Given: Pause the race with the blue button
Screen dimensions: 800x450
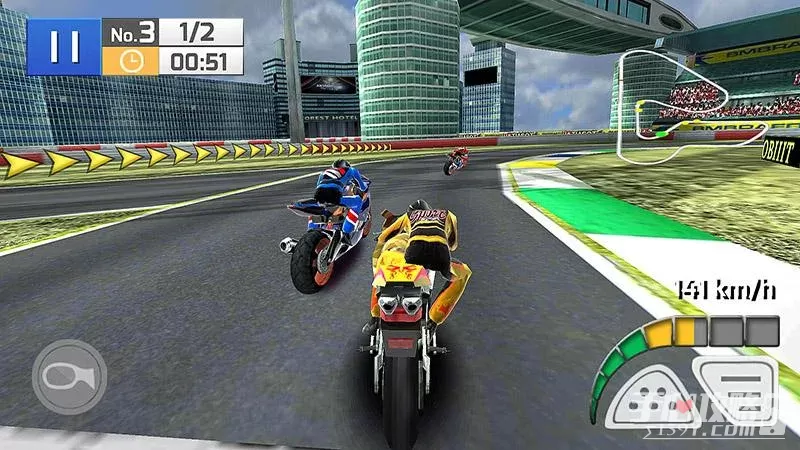Looking at the screenshot, I should 62,47.
